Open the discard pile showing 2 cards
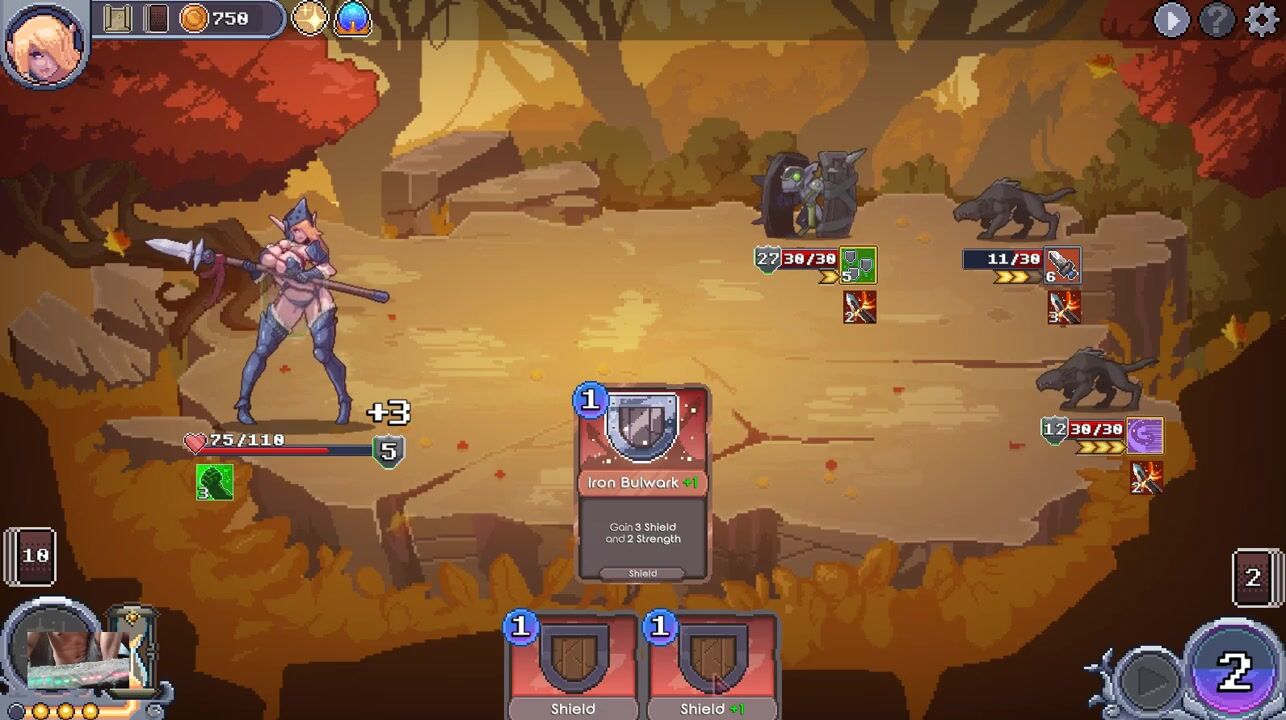Image resolution: width=1286 pixels, height=720 pixels. tap(1253, 577)
